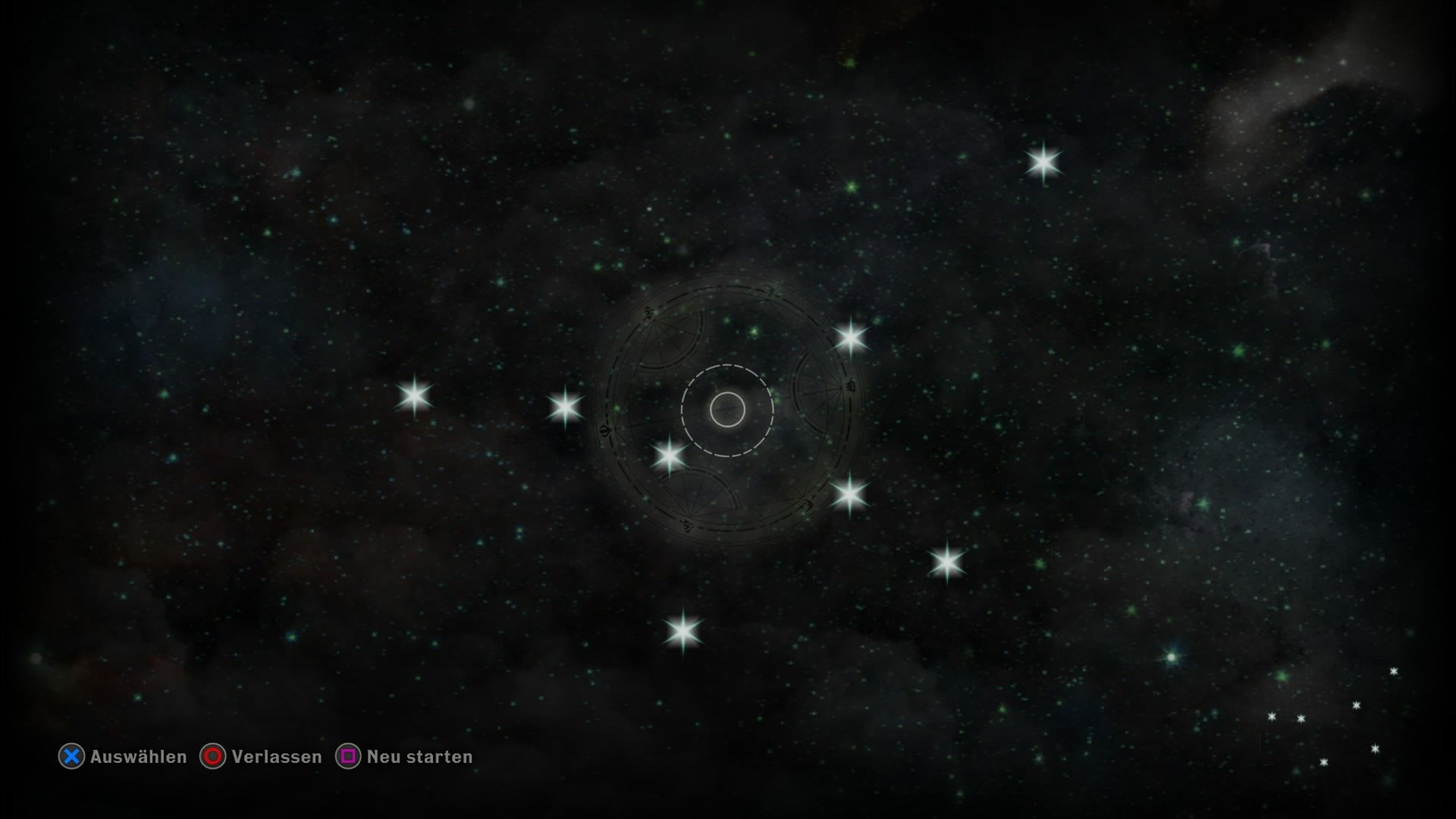Image resolution: width=1456 pixels, height=819 pixels.
Task: Click "Verlassen" to exit the puzzle
Action: point(276,757)
